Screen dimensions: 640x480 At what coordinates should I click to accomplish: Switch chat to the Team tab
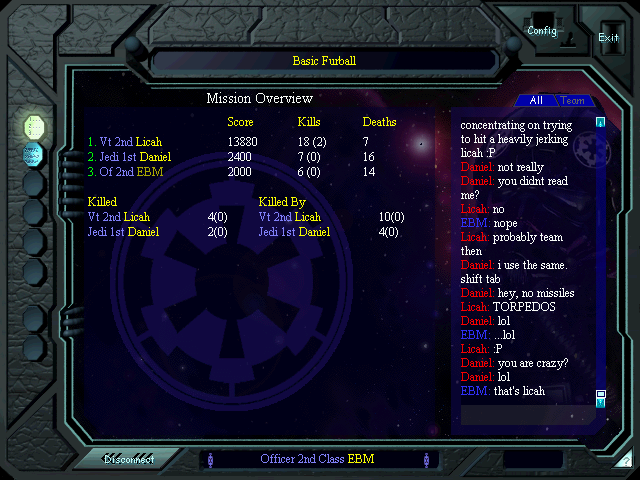(573, 101)
